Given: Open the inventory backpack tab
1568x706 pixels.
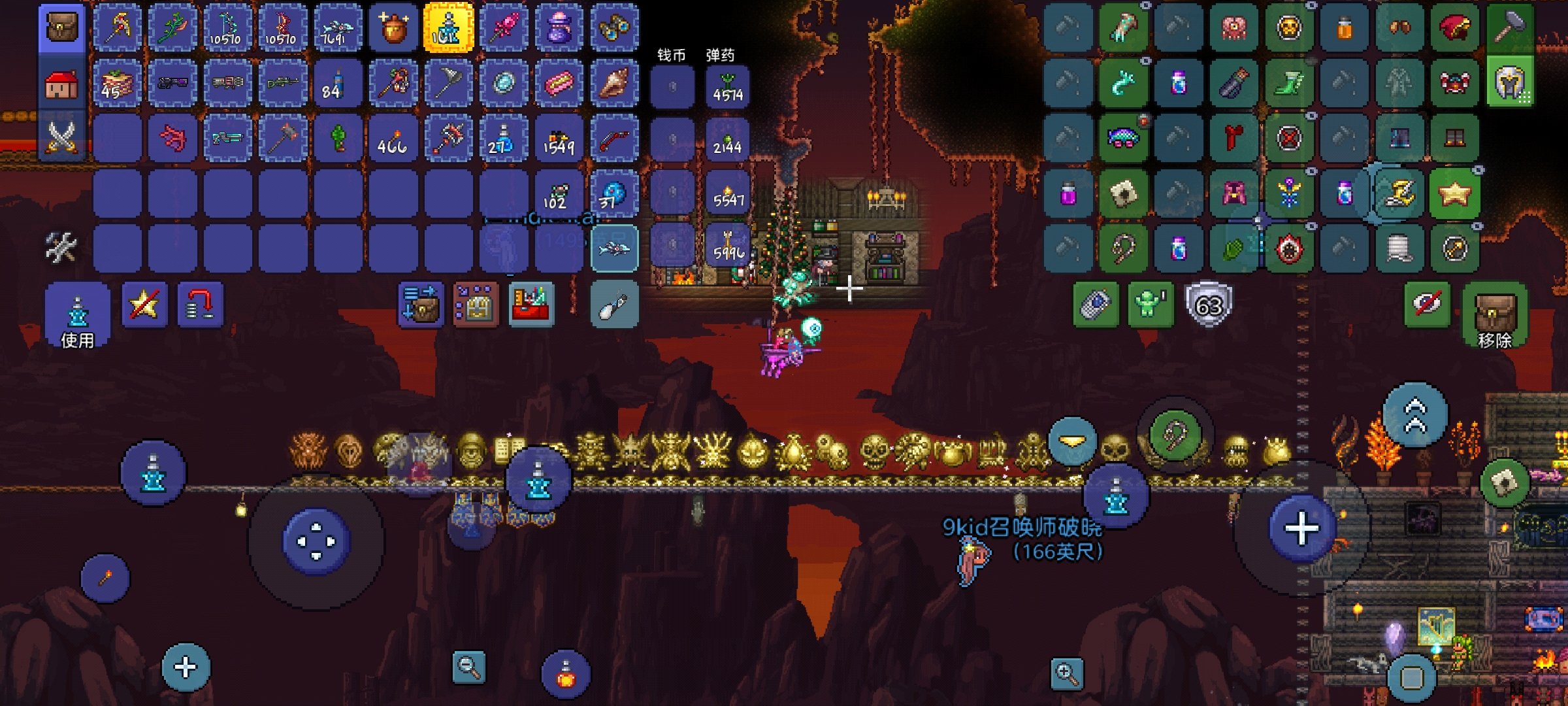Looking at the screenshot, I should [62, 27].
